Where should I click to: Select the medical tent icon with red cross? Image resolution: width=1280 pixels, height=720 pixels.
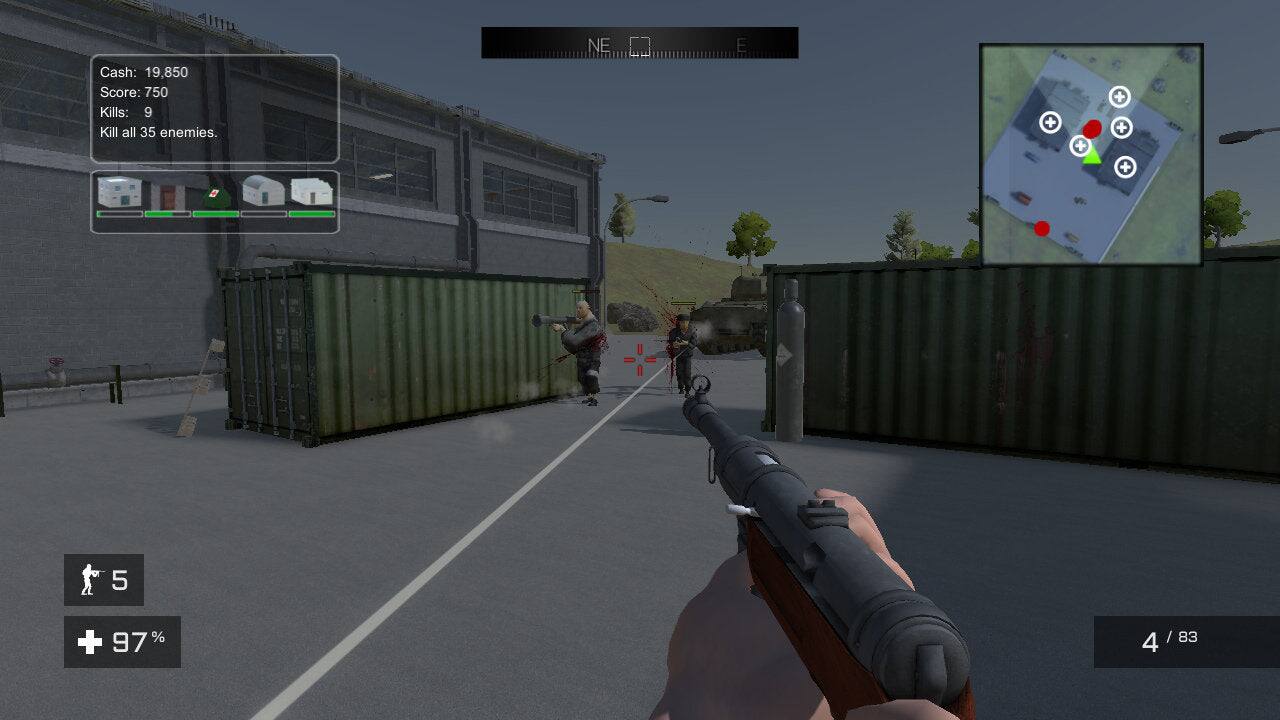(x=216, y=195)
